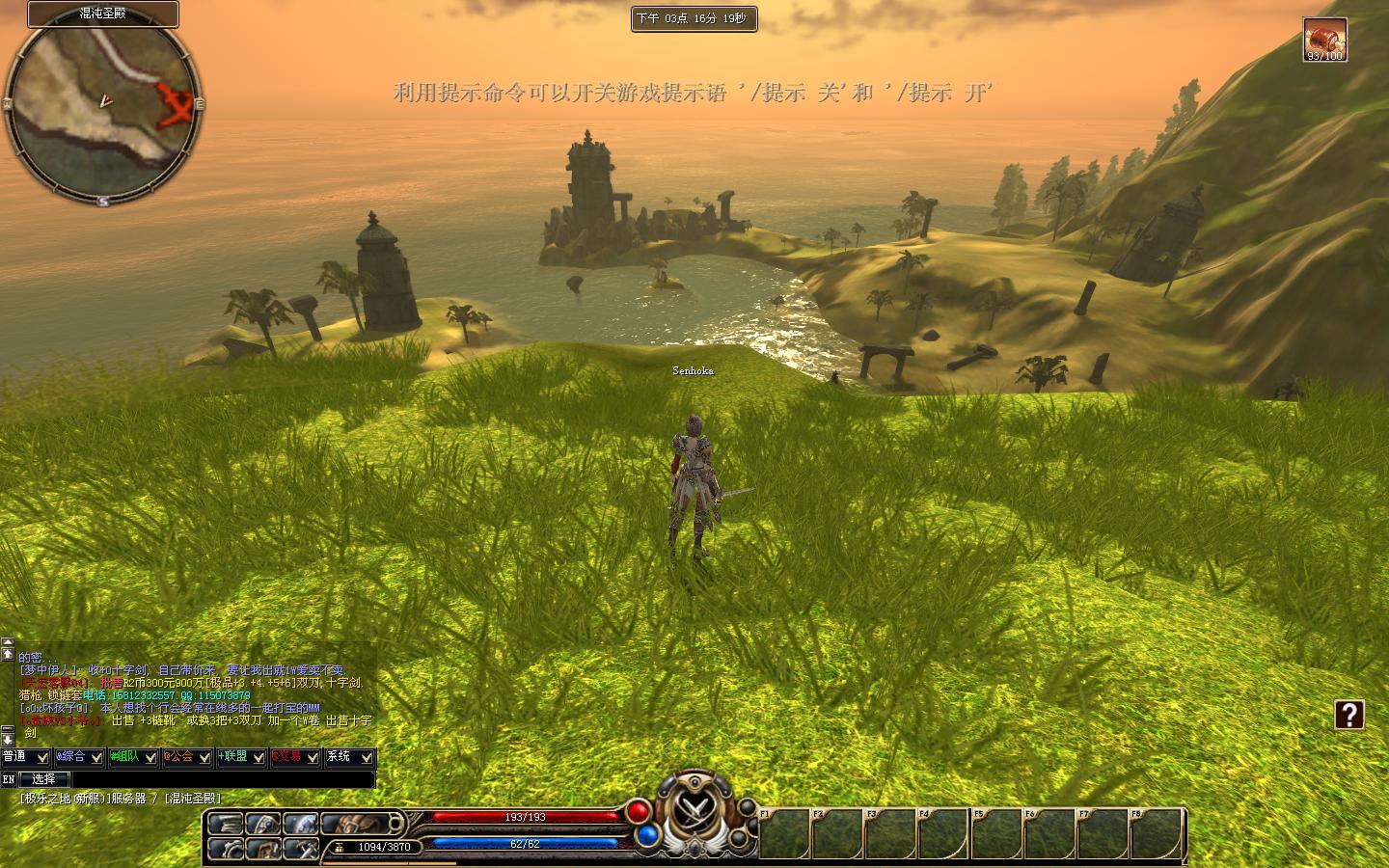Toggle the 联盟 alliance chat filter
1389x868 pixels.
(x=240, y=757)
